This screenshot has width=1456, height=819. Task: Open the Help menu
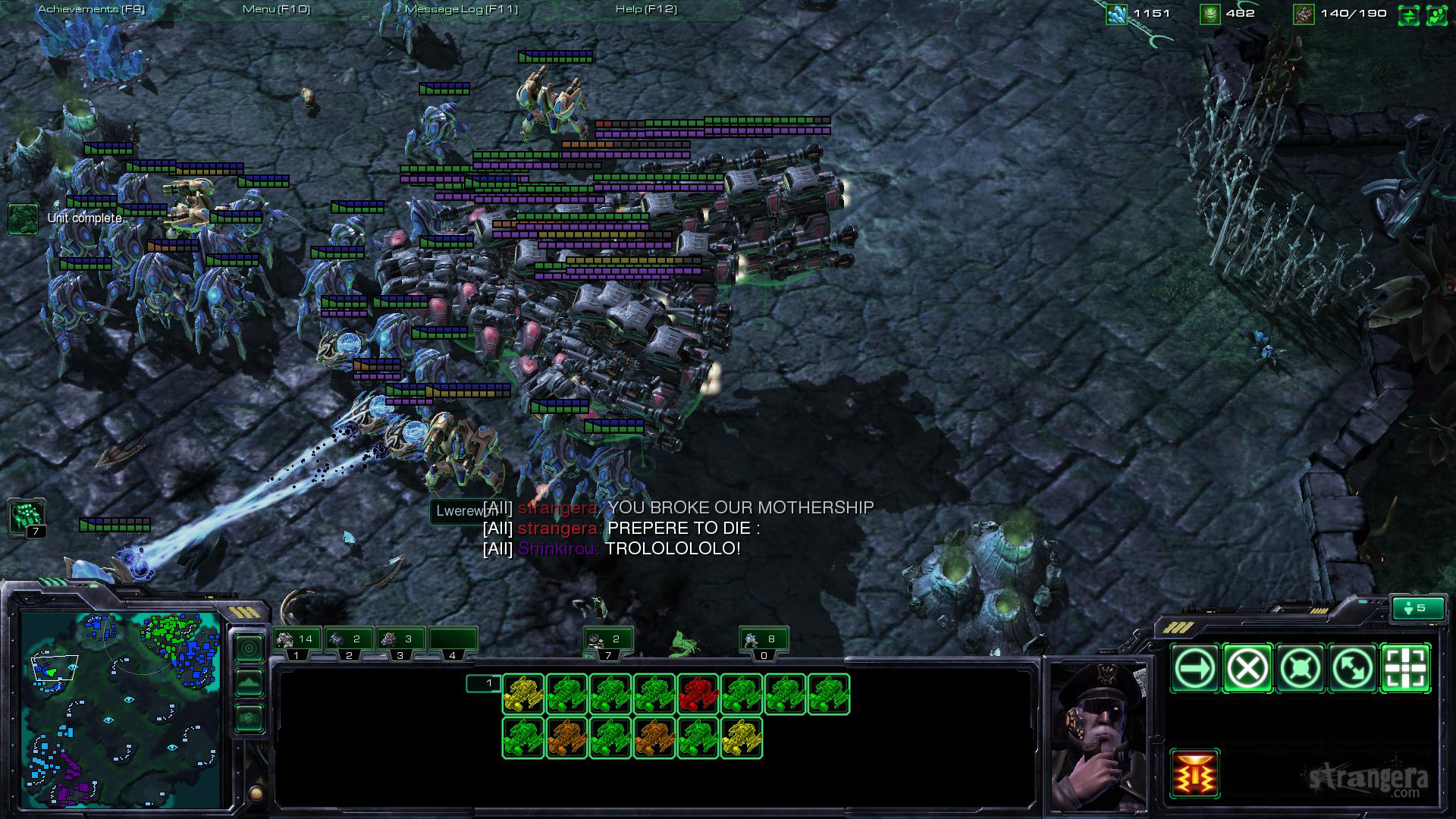(x=646, y=9)
